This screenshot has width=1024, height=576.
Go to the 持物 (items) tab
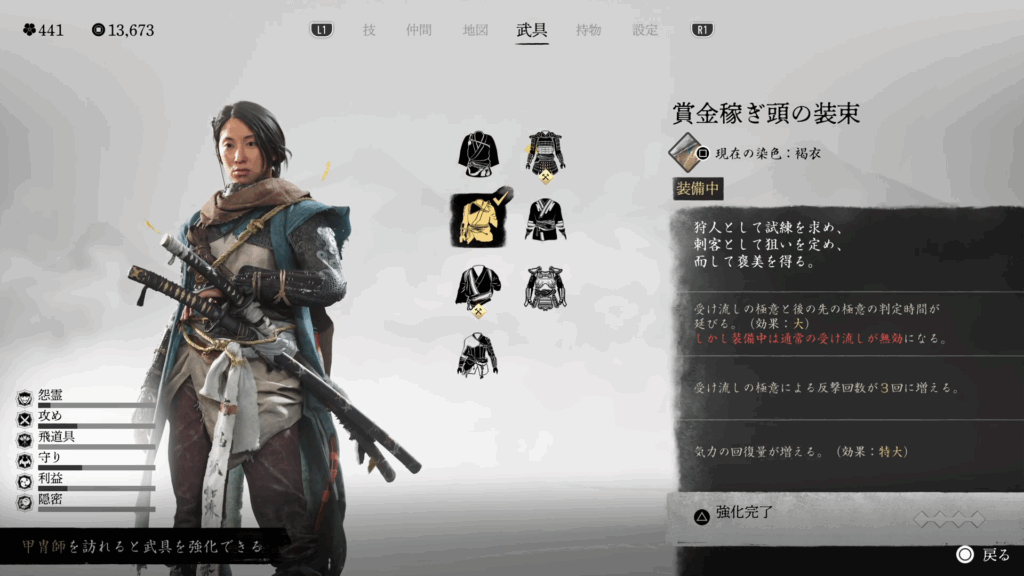(588, 30)
